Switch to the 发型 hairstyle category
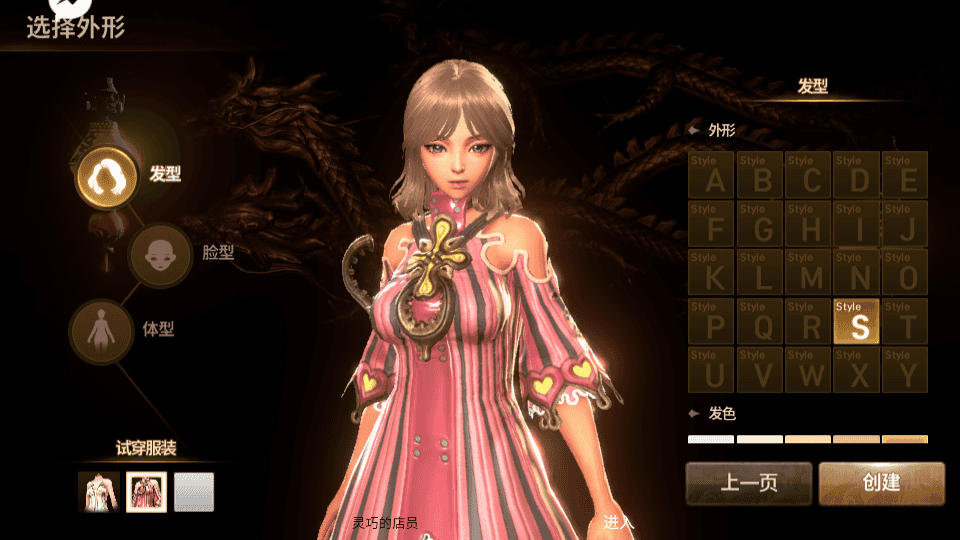The image size is (960, 540). pos(104,175)
